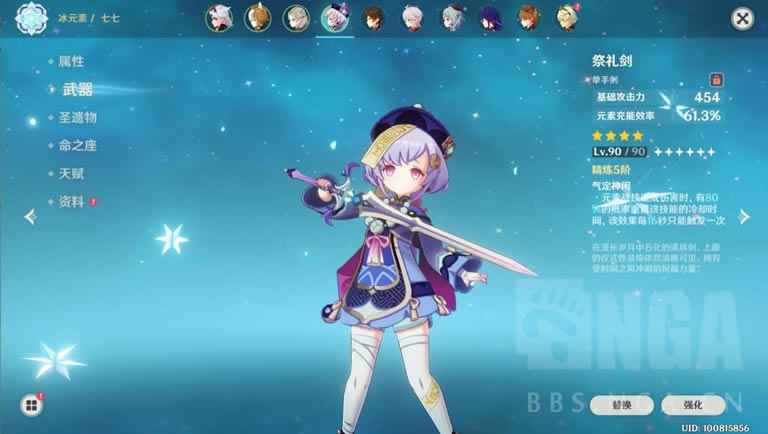Switch to the 天赋 talents page
Image resolution: width=768 pixels, height=434 pixels.
(x=71, y=174)
